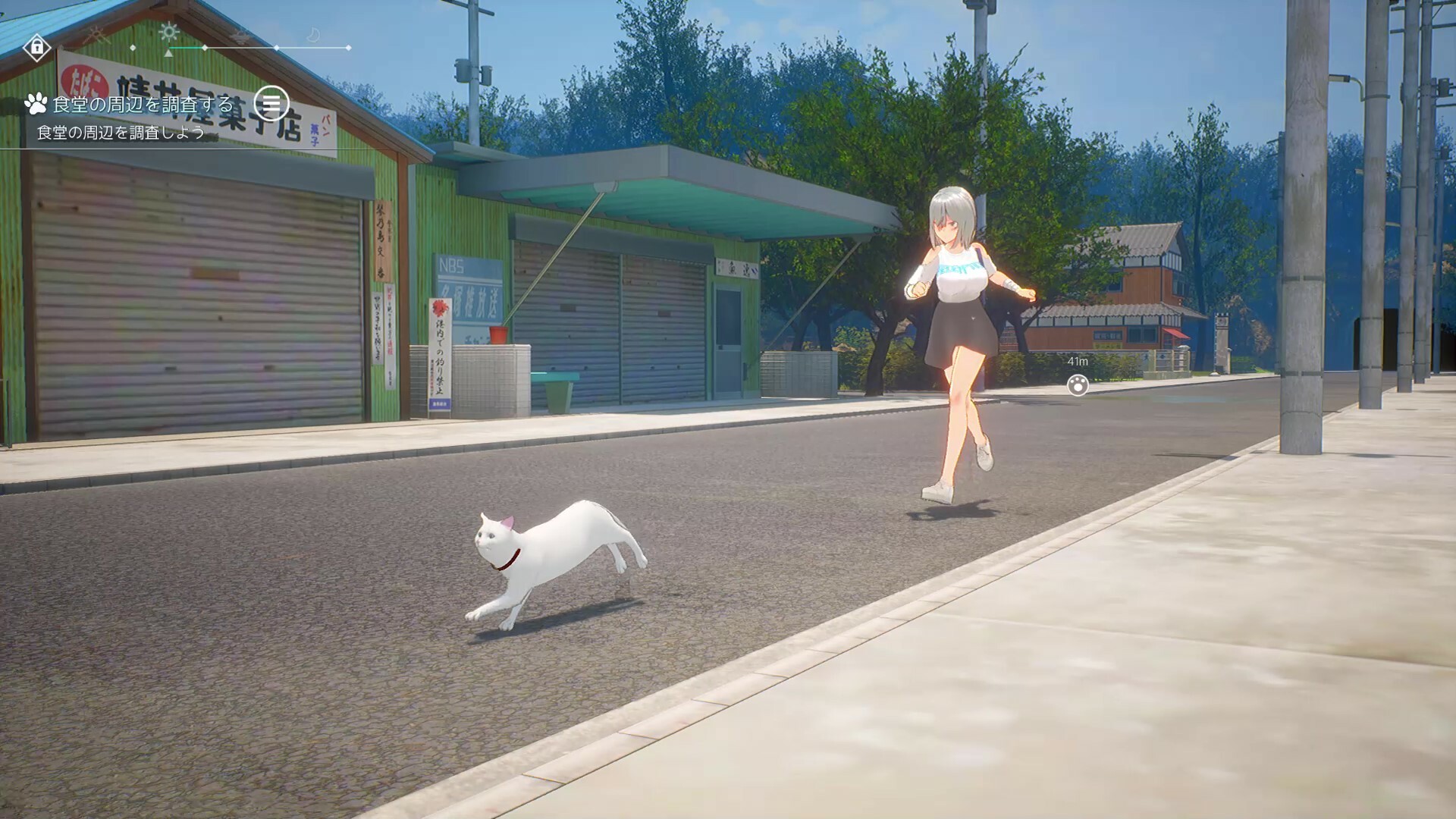Select the moon icon on the timeline bar
This screenshot has height=819, width=1456.
pyautogui.click(x=314, y=33)
